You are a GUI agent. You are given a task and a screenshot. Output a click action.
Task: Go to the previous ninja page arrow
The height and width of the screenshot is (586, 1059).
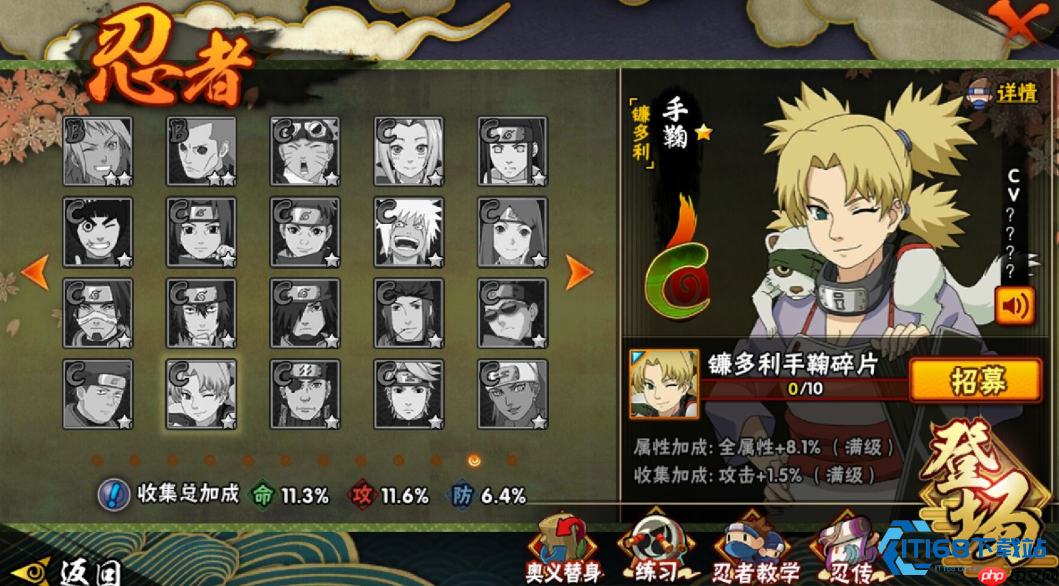click(x=35, y=270)
